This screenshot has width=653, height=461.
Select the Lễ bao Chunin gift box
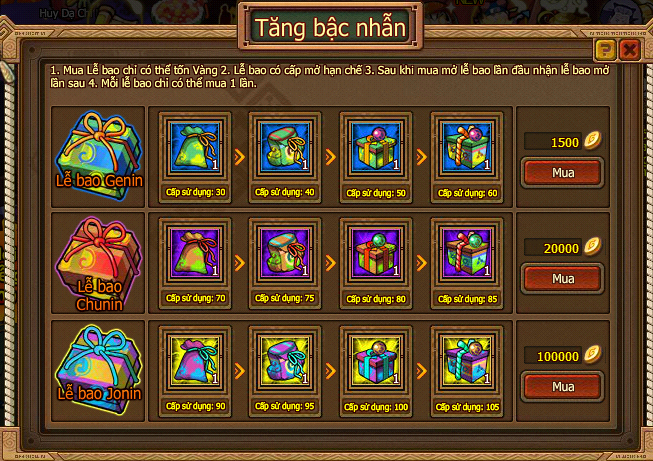click(x=97, y=256)
